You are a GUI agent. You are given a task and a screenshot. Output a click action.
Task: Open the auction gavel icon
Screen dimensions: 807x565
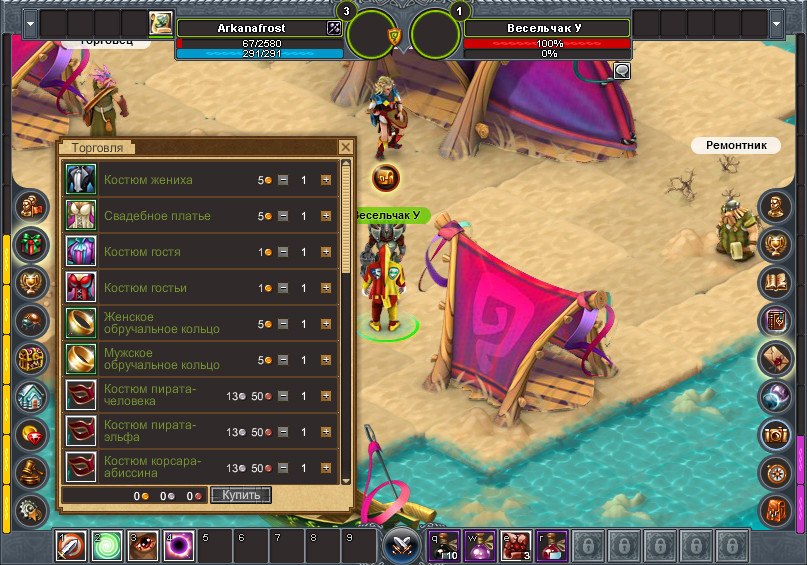[x=31, y=471]
